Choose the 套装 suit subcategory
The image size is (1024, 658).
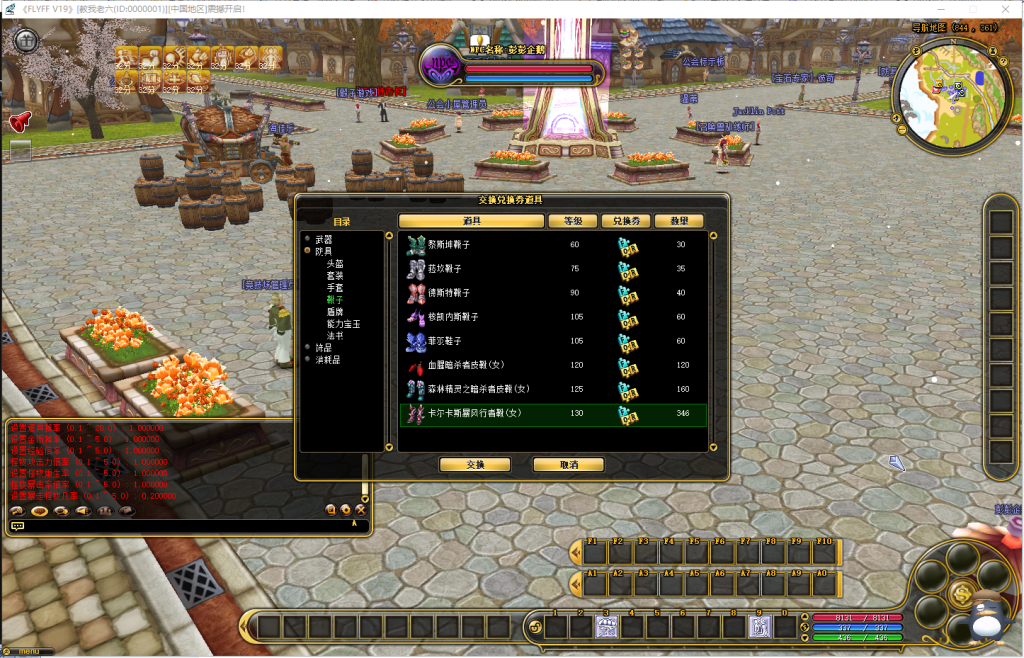click(334, 276)
